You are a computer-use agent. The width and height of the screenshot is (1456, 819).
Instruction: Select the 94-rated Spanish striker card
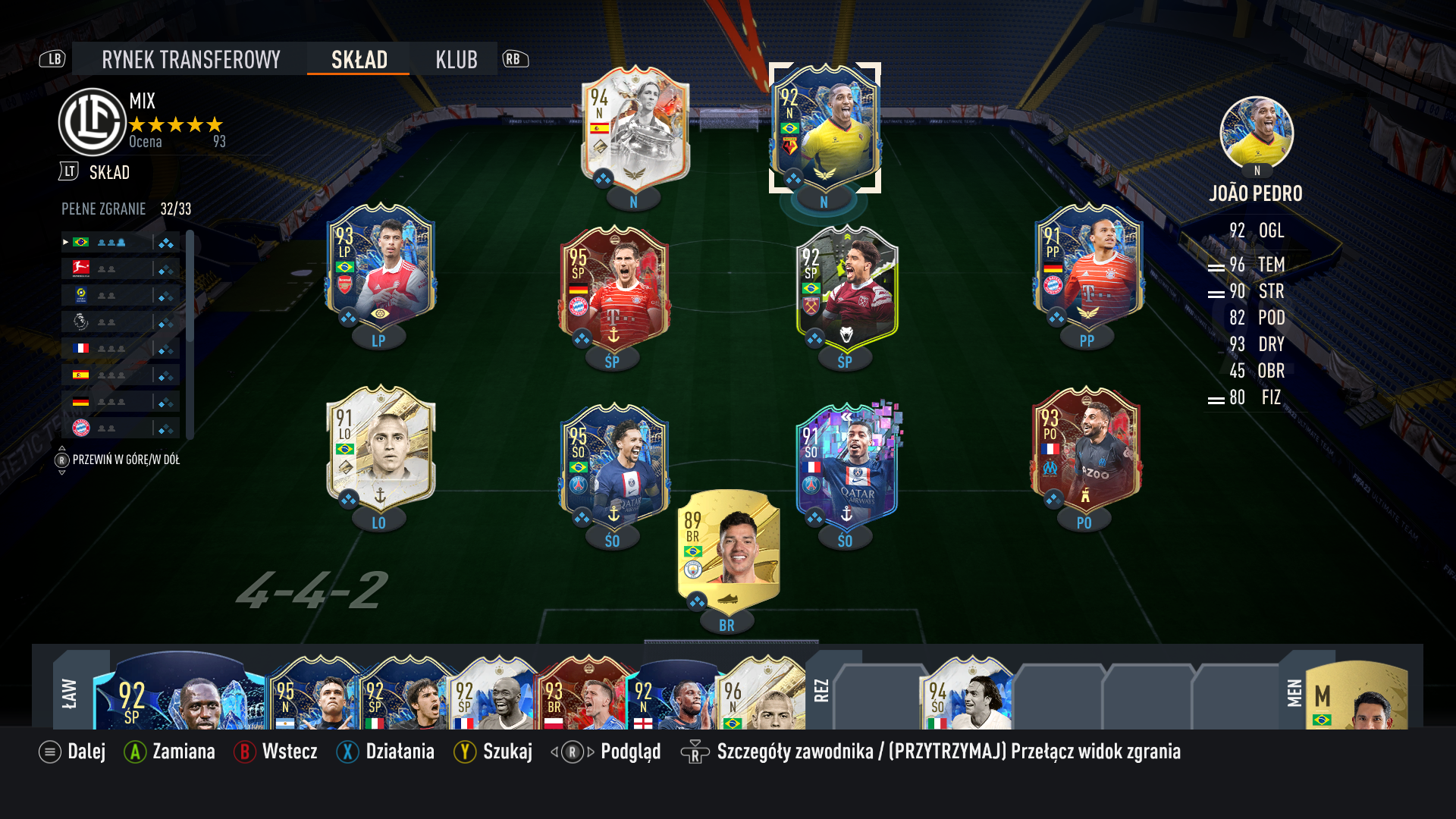click(x=634, y=129)
